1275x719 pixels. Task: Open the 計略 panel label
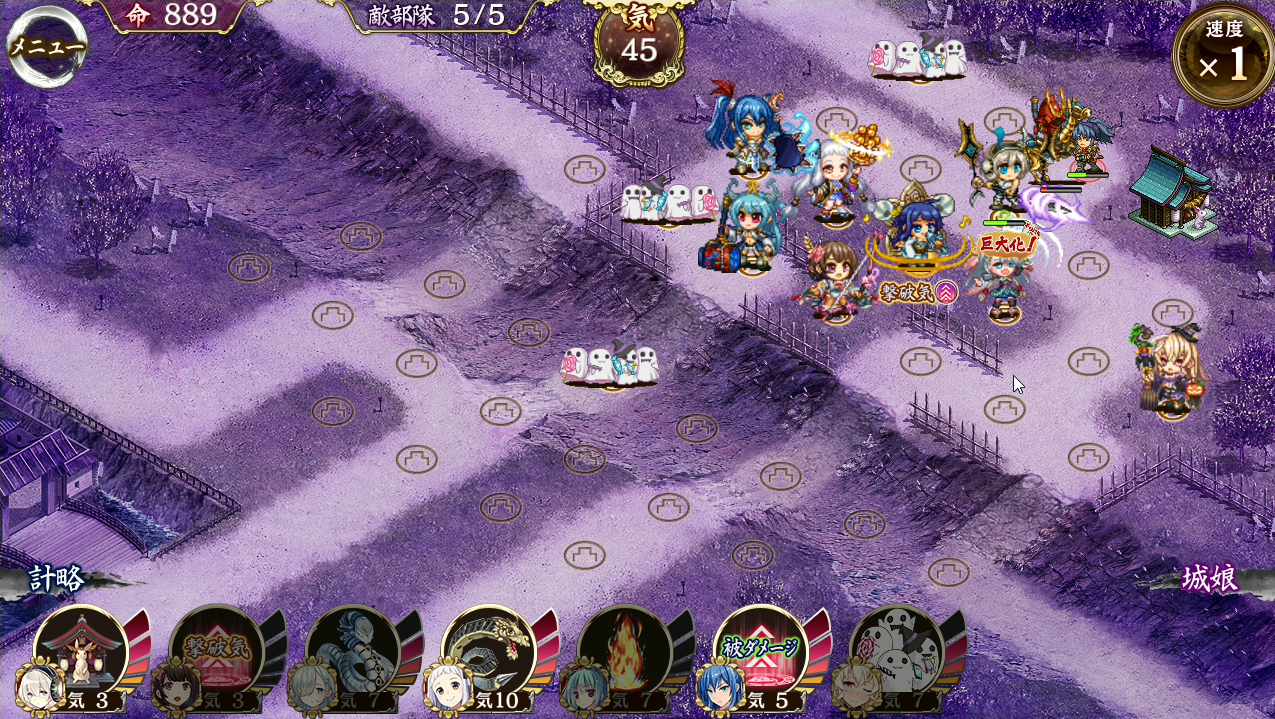coord(57,579)
